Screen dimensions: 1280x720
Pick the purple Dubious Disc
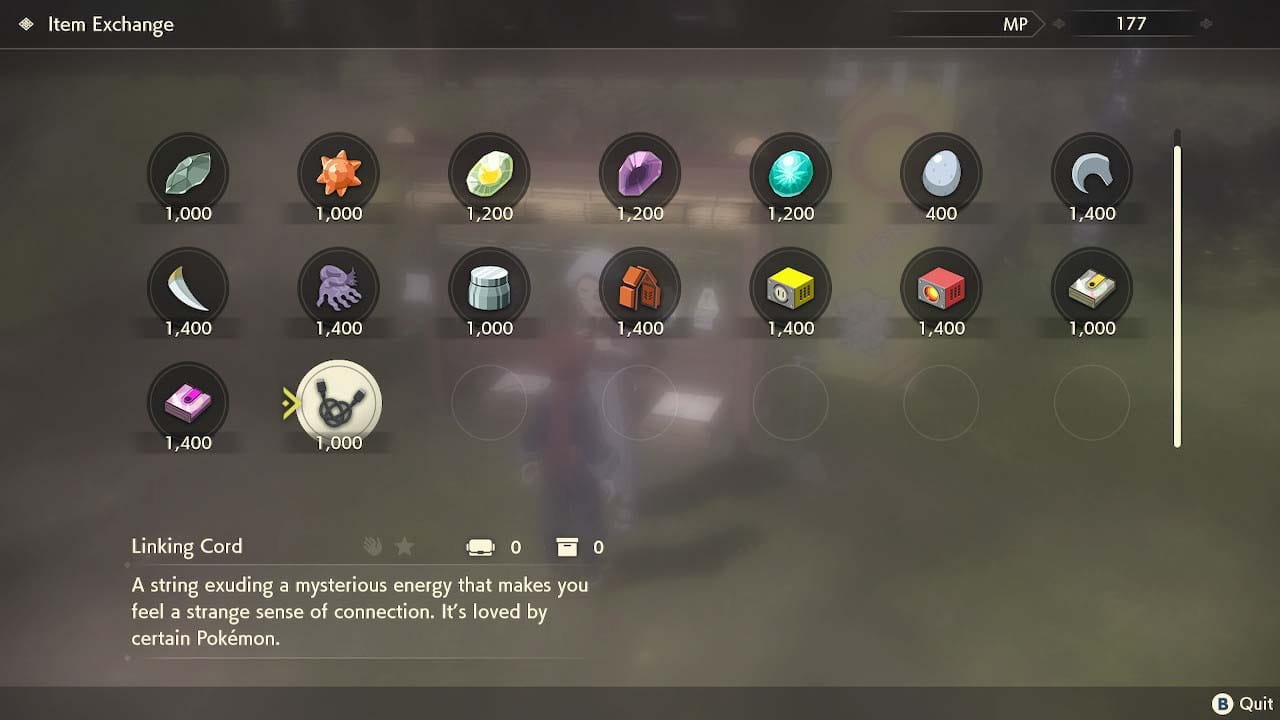click(x=188, y=403)
